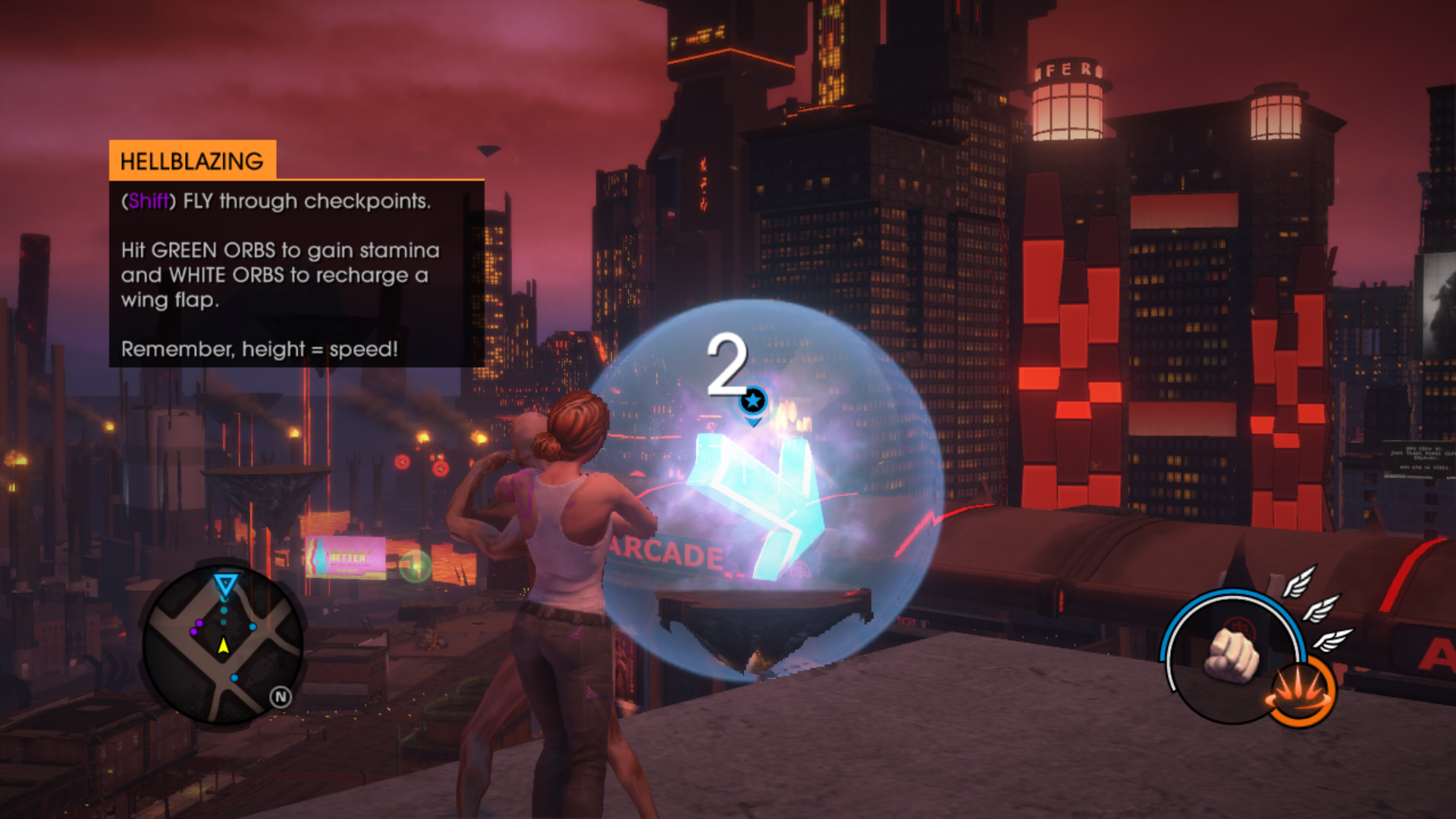Click the circular minimap

223,643
